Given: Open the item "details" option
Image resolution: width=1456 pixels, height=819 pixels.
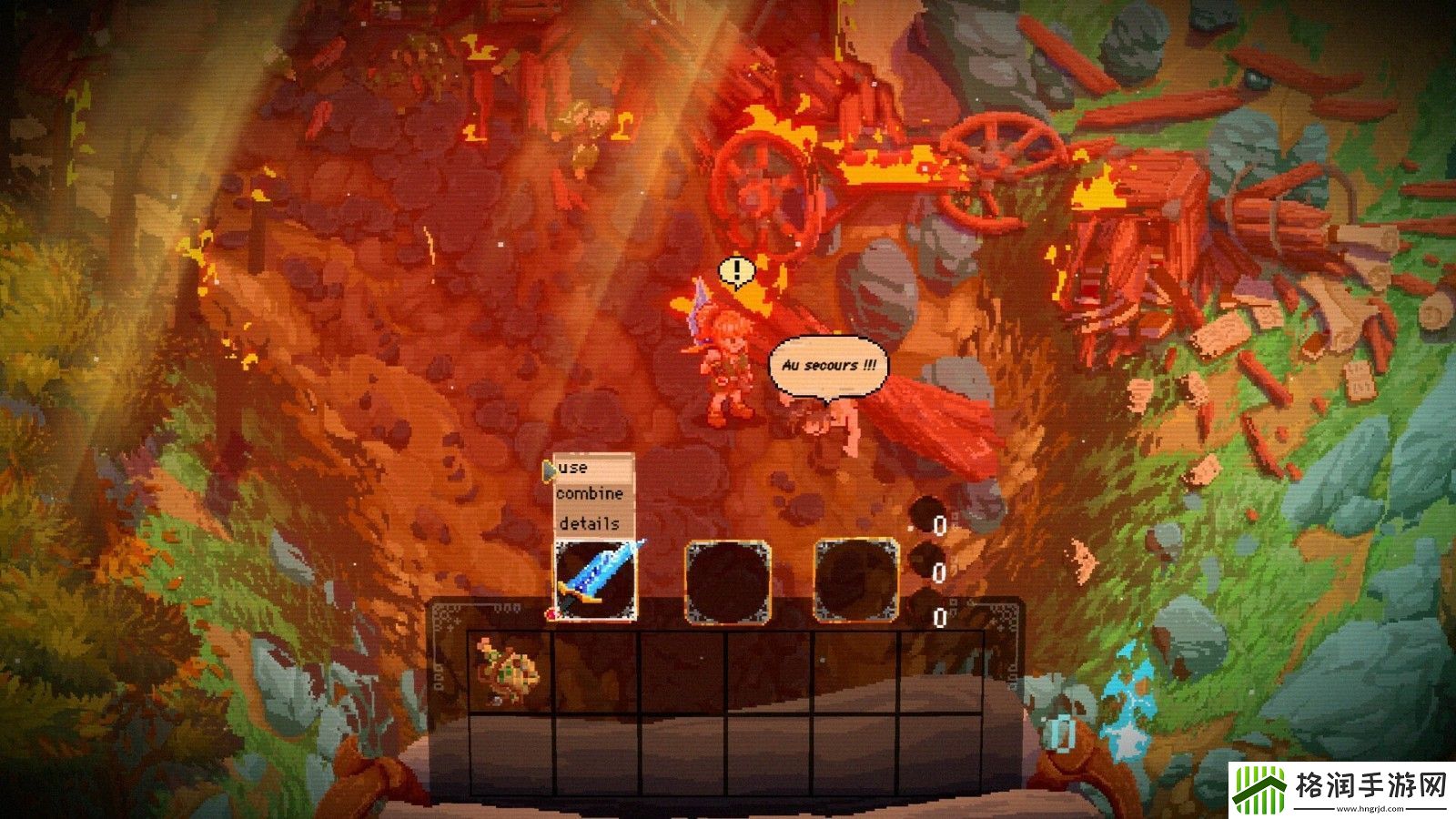Looking at the screenshot, I should point(589,523).
